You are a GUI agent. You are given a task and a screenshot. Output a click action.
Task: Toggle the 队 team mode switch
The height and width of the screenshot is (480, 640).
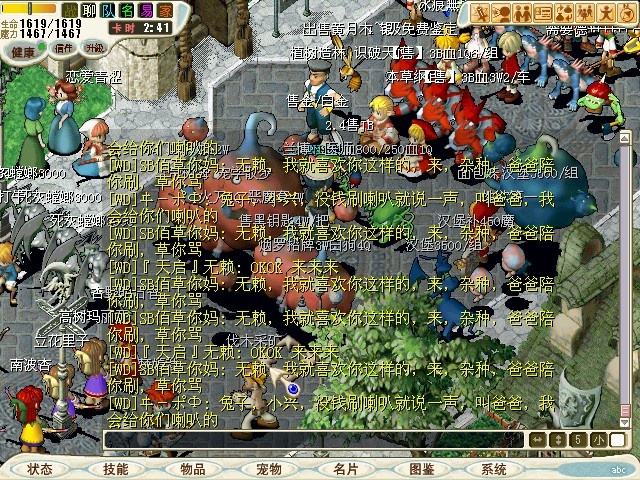[x=106, y=12]
